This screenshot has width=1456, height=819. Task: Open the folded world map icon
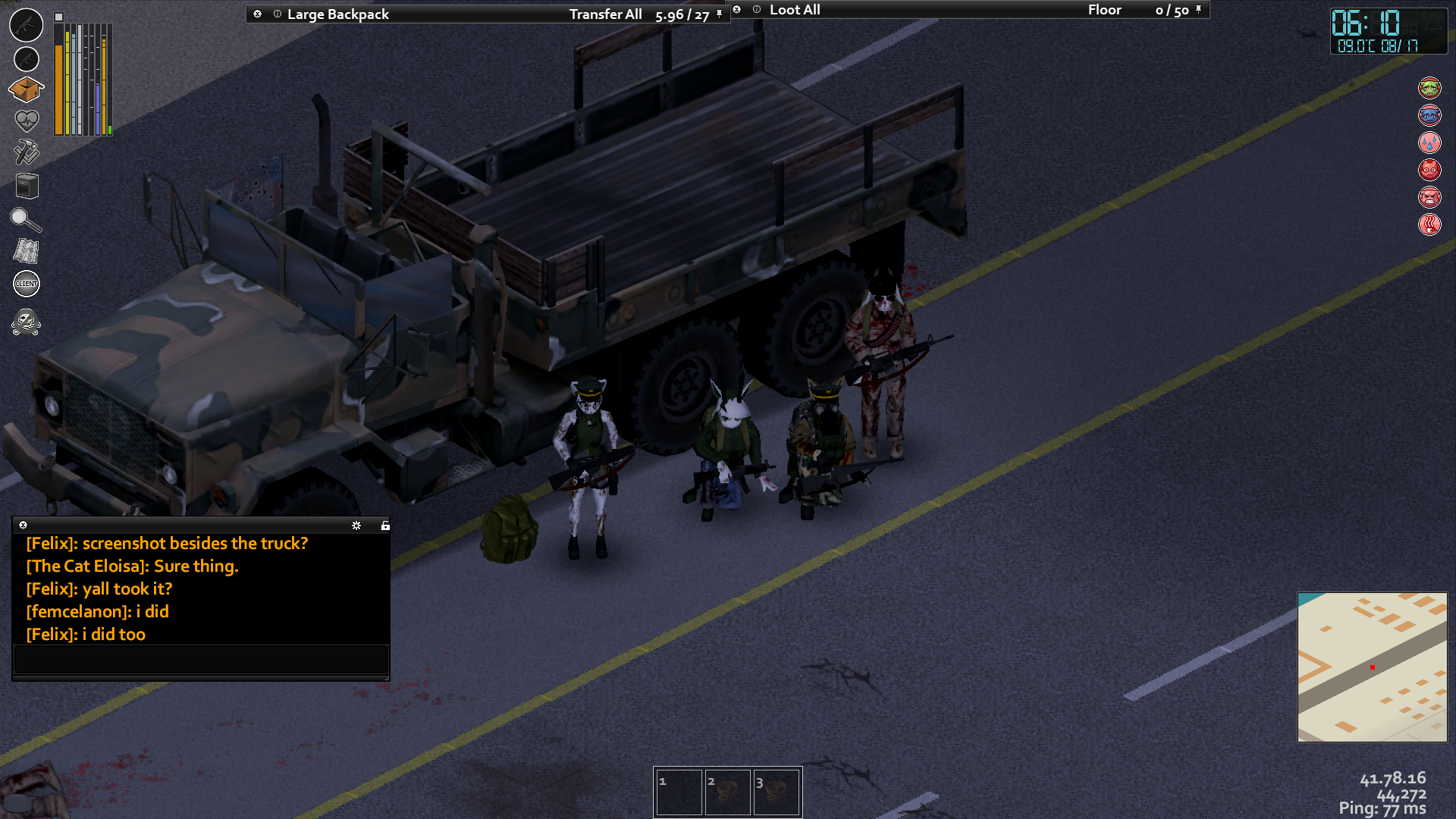(27, 251)
